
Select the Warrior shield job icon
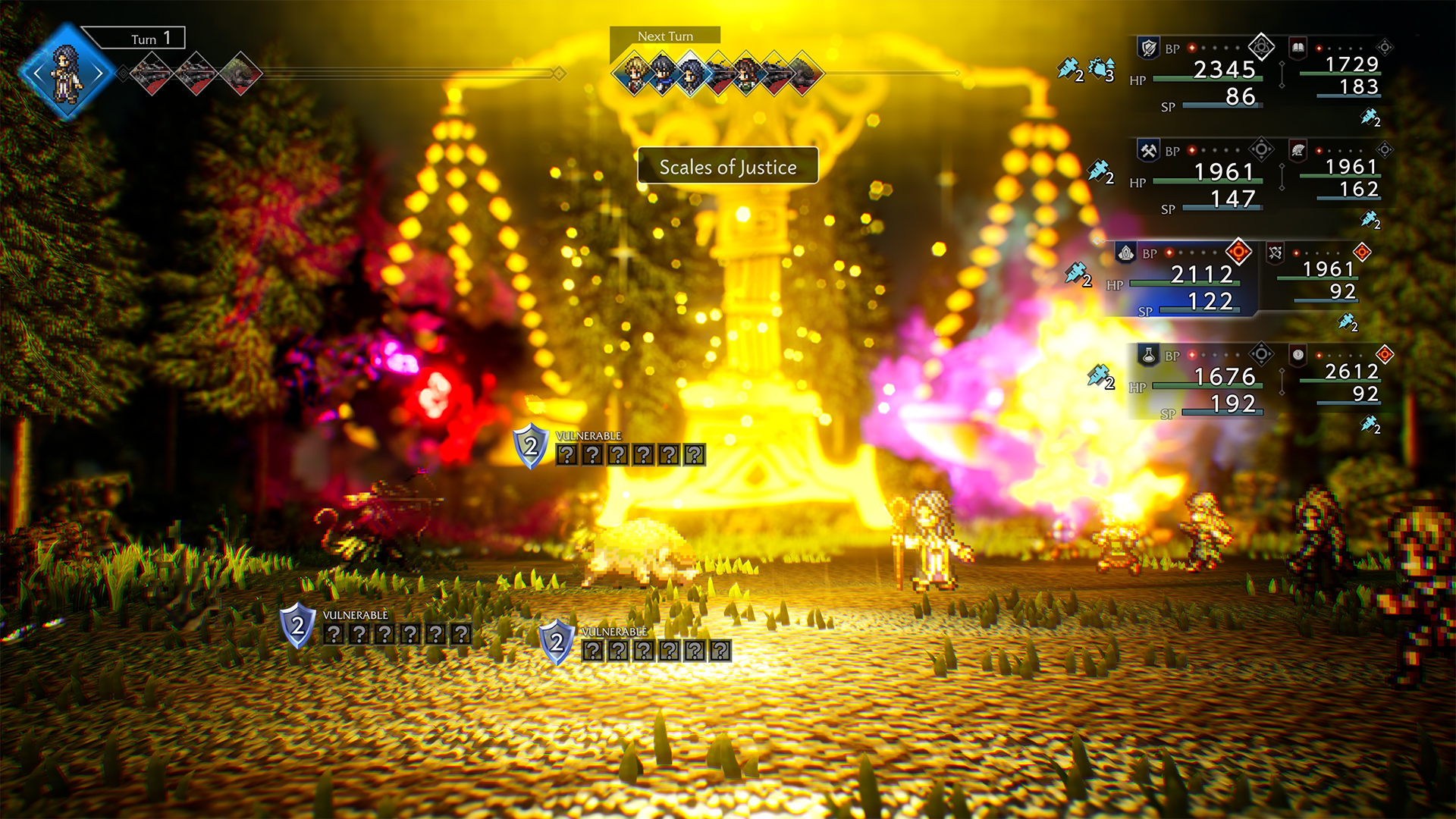1147,47
